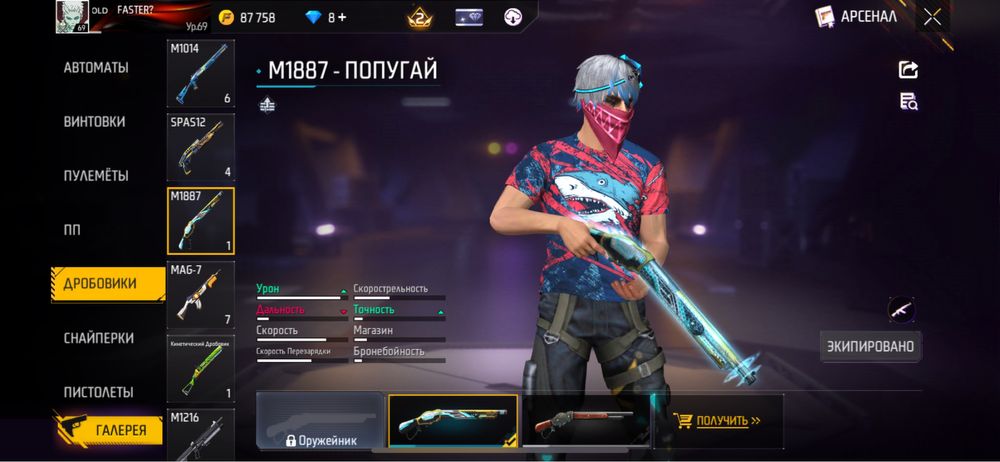Choose the SPAS12 shotgun slot

tap(201, 147)
